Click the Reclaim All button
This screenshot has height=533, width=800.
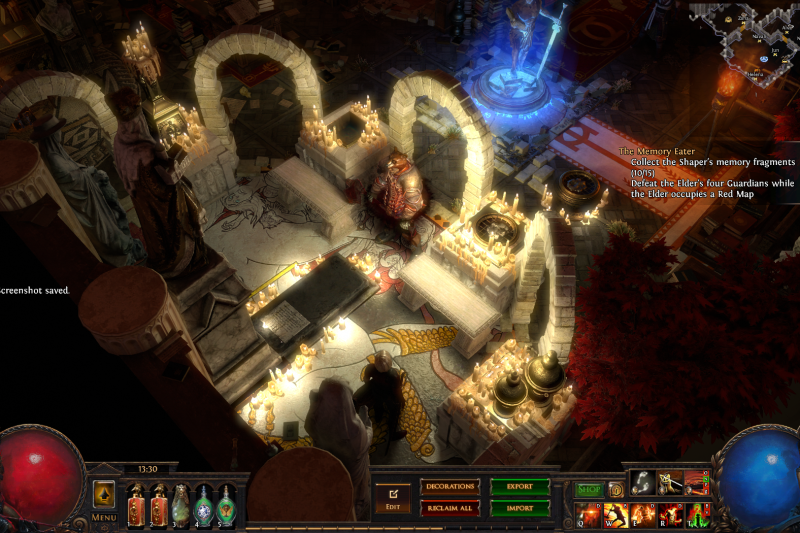click(450, 508)
